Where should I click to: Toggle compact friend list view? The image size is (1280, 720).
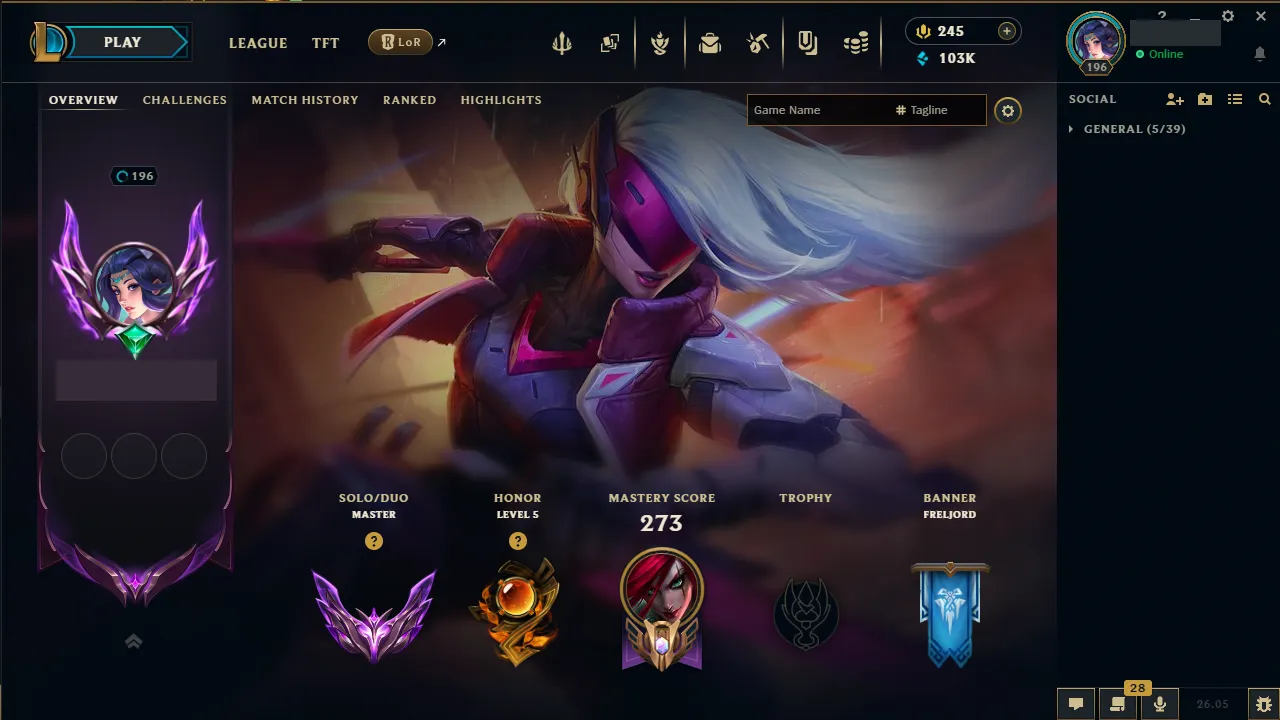pos(1235,98)
